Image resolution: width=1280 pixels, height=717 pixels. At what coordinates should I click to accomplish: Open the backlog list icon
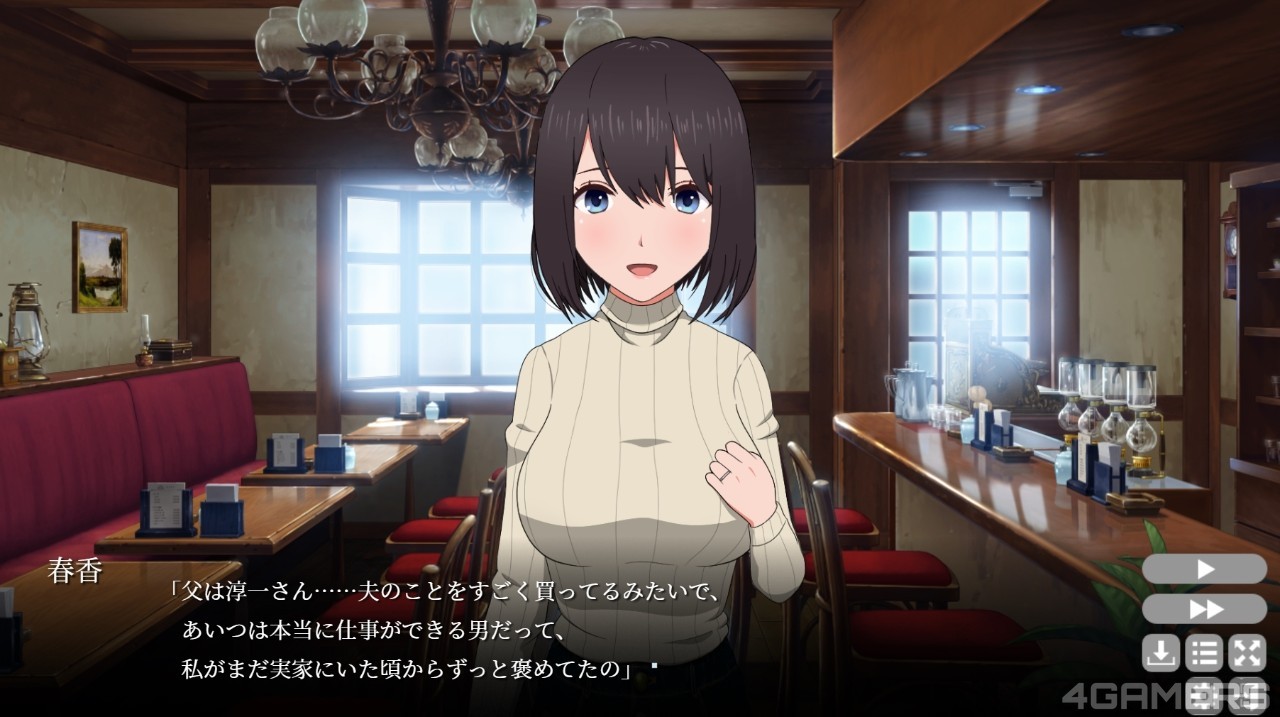click(1204, 654)
